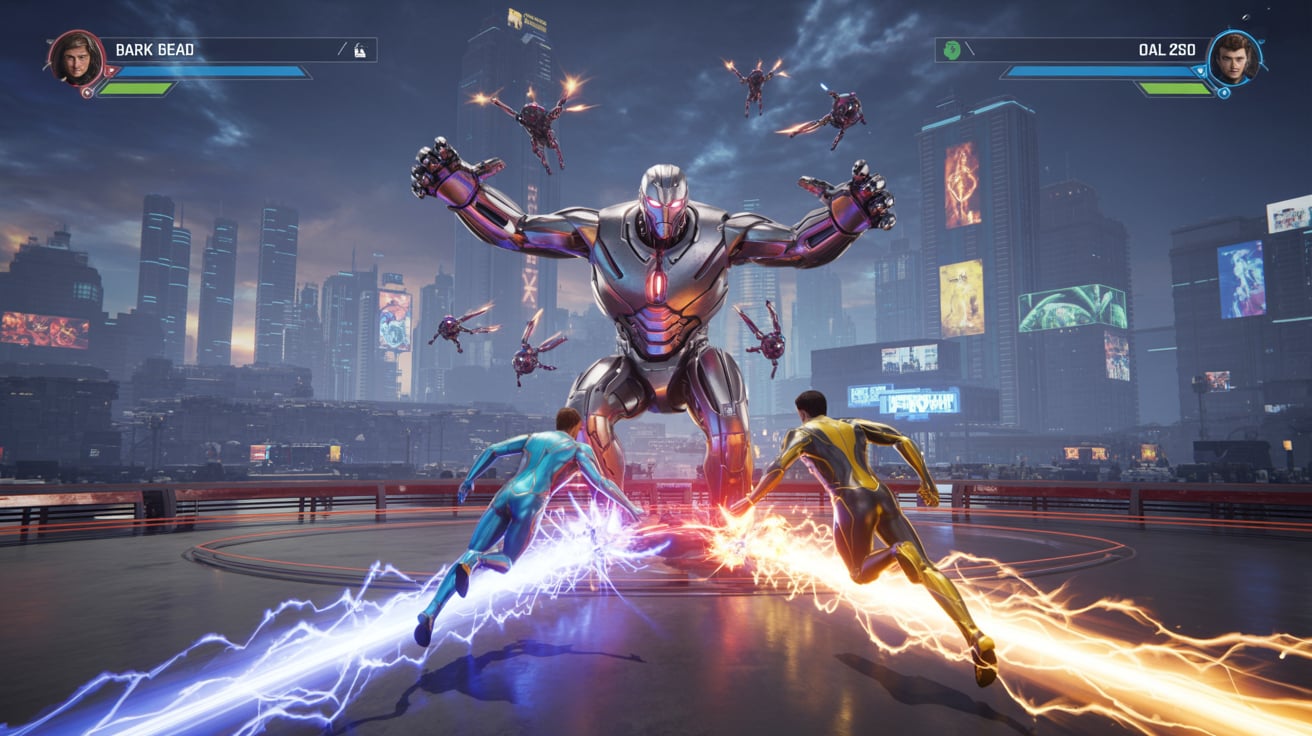This screenshot has height=736, width=1312.
Task: Click the small circular emblem below BARK GEAD's portrait
Action: click(x=87, y=91)
